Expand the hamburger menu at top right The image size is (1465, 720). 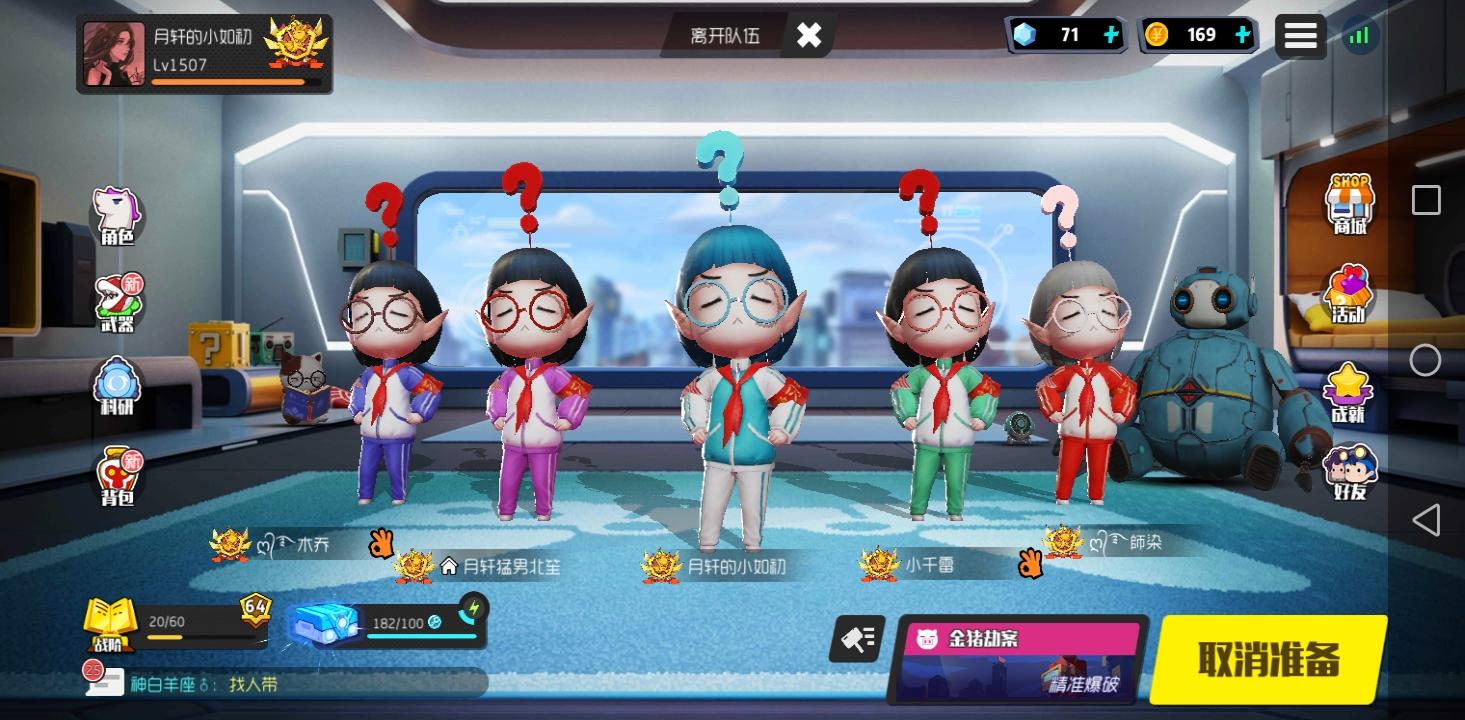1301,35
